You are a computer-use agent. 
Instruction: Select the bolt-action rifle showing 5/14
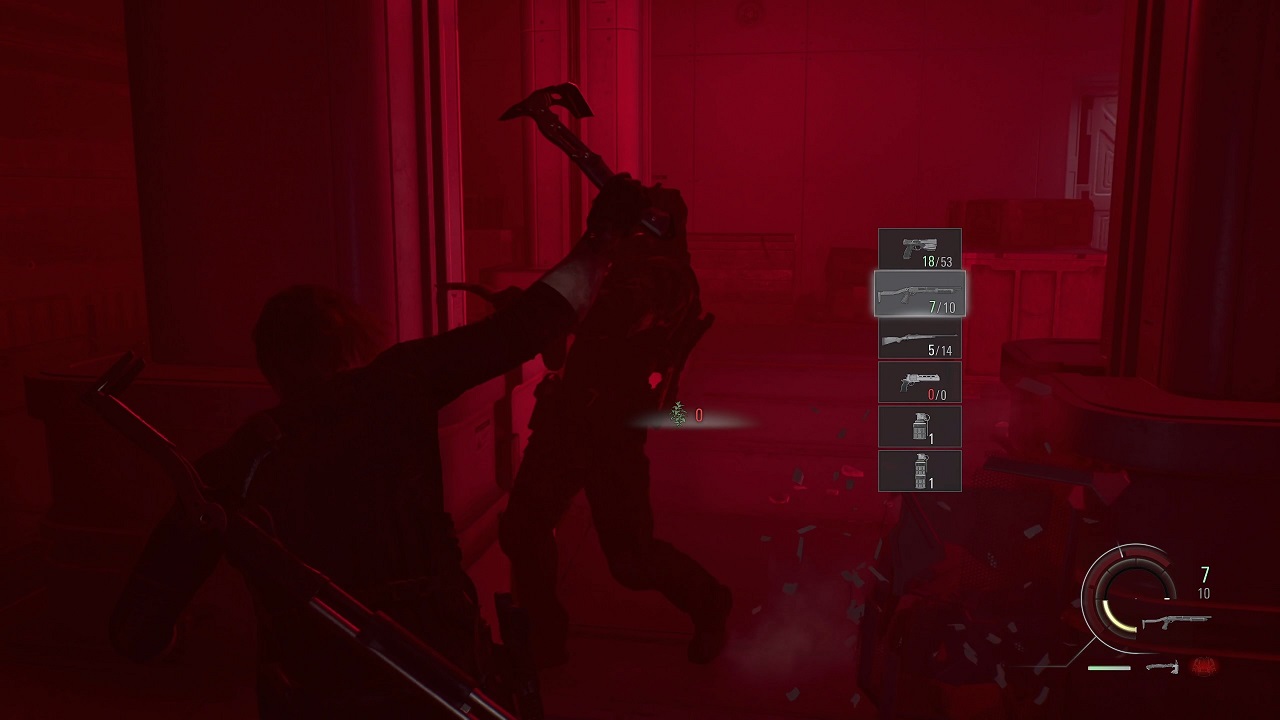click(x=919, y=340)
